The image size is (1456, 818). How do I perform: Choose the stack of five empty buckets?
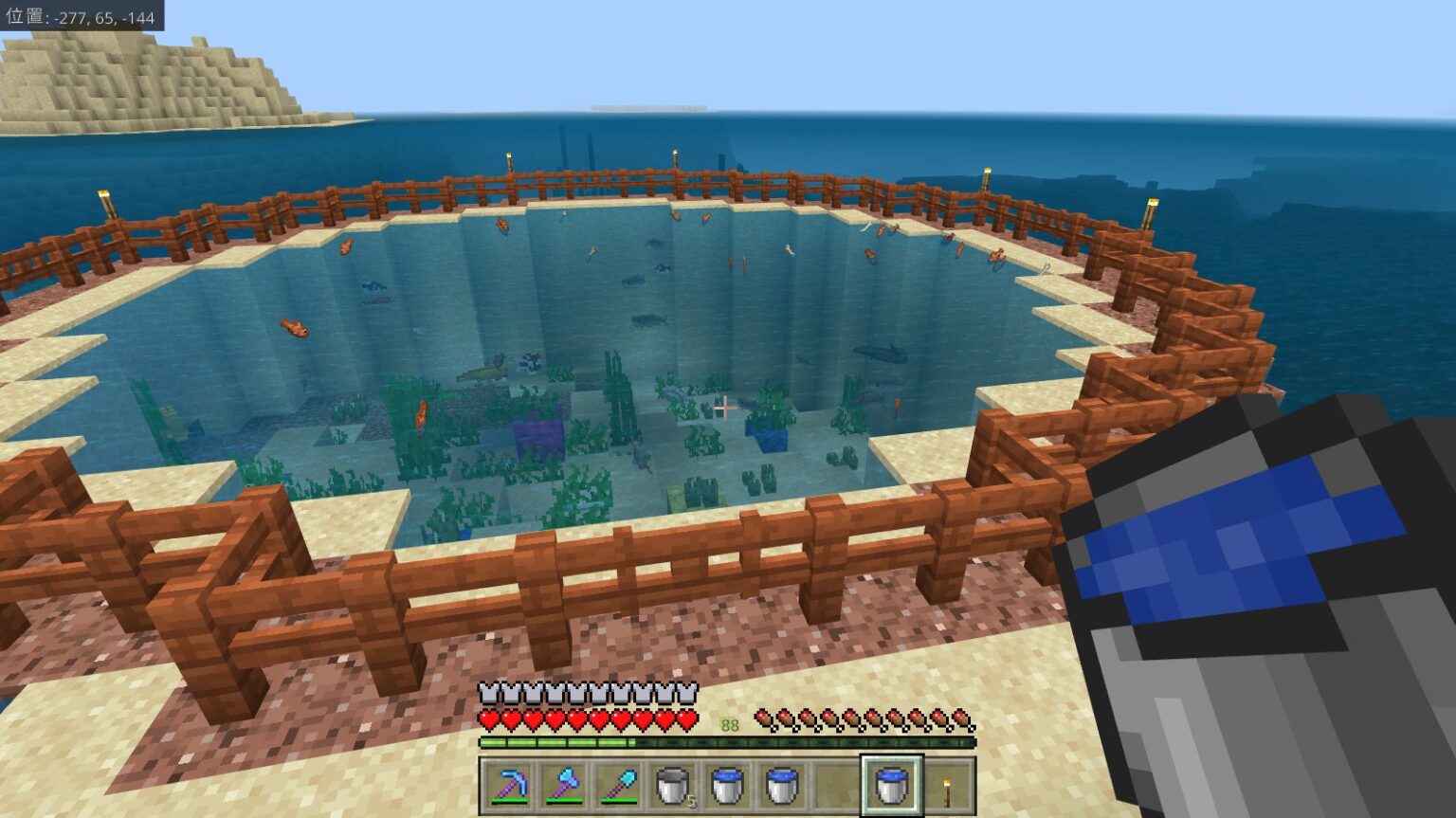pos(674,786)
